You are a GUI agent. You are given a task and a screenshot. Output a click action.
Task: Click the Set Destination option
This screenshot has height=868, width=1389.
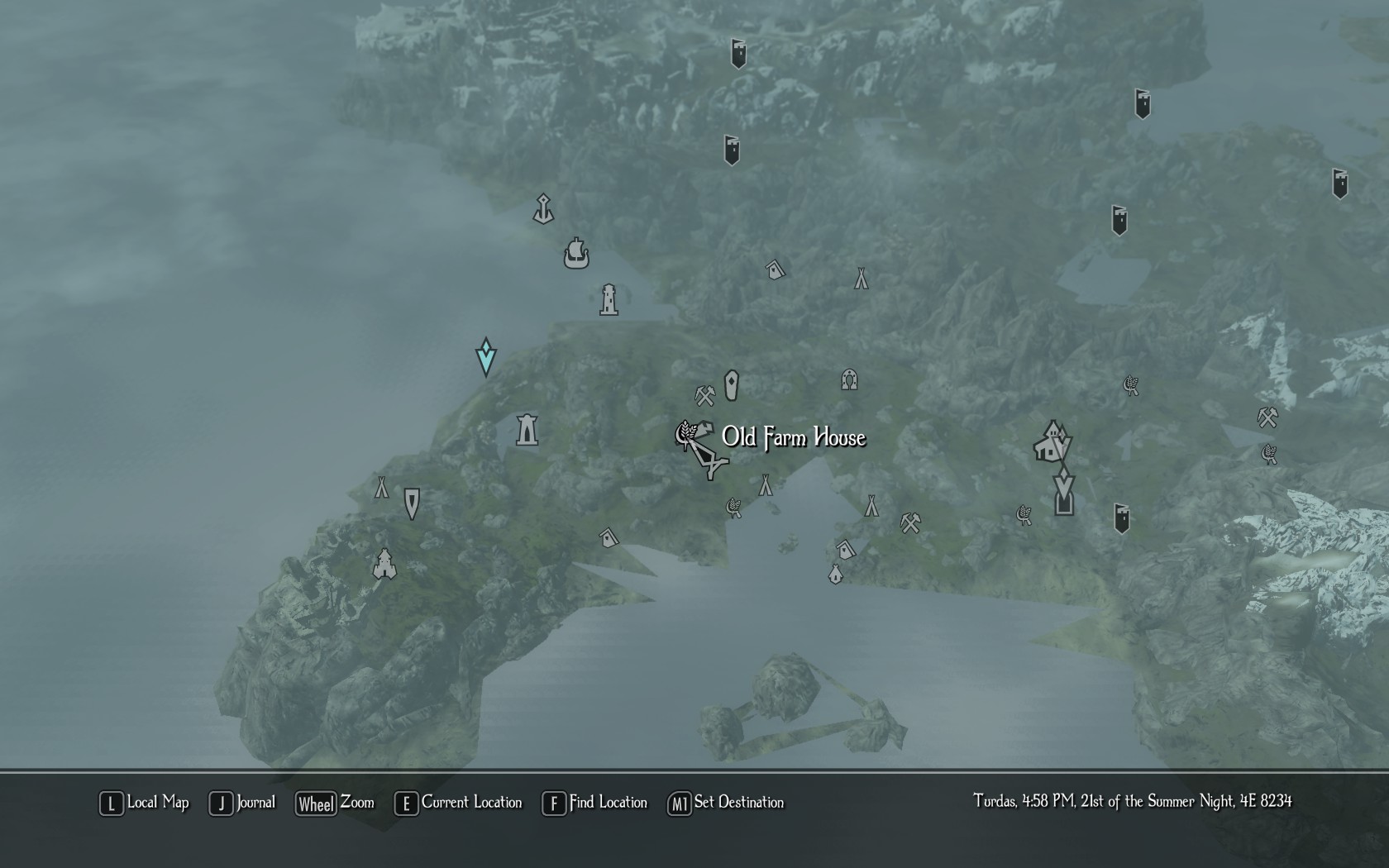click(x=725, y=803)
